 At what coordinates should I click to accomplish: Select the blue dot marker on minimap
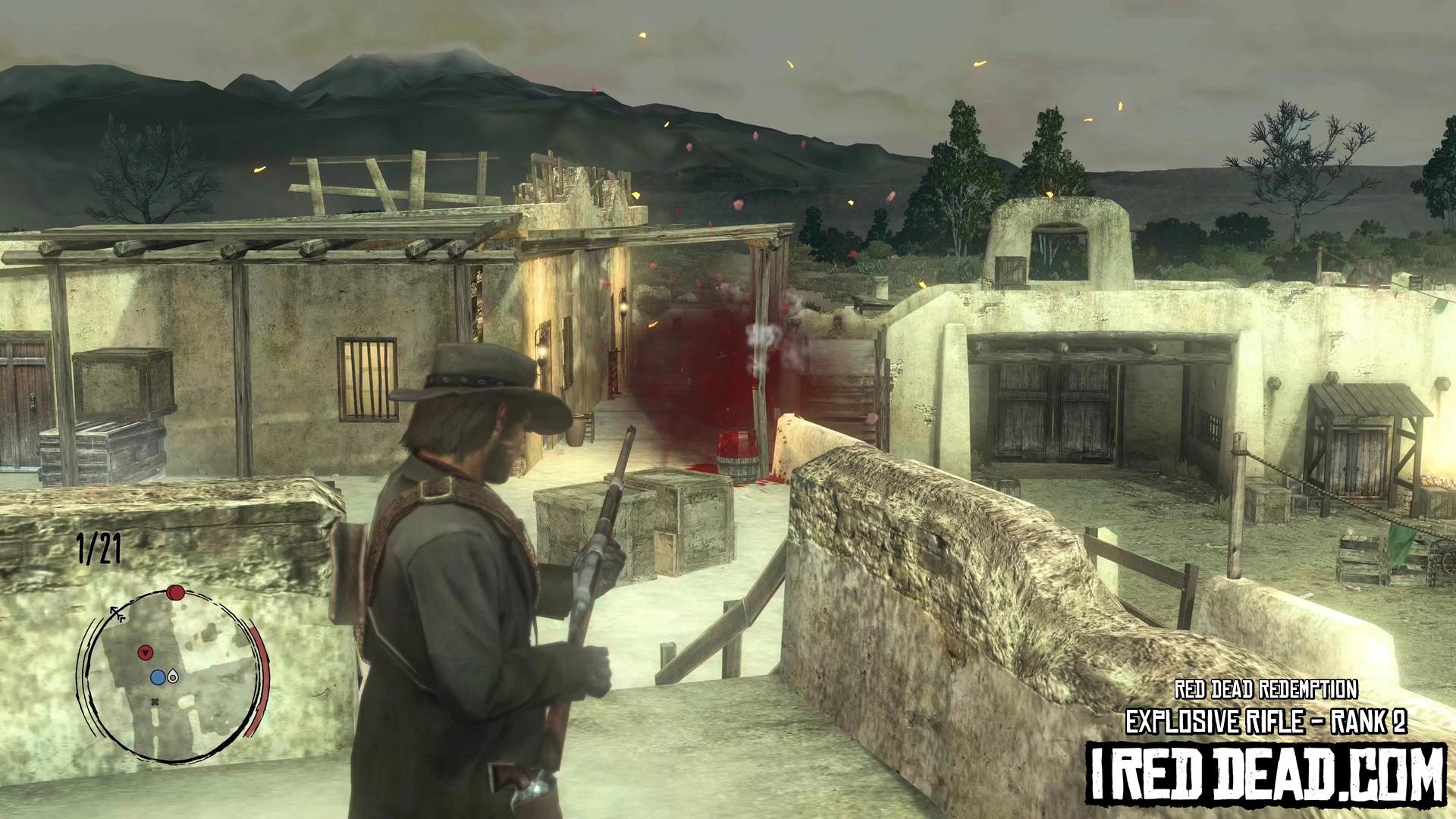158,677
